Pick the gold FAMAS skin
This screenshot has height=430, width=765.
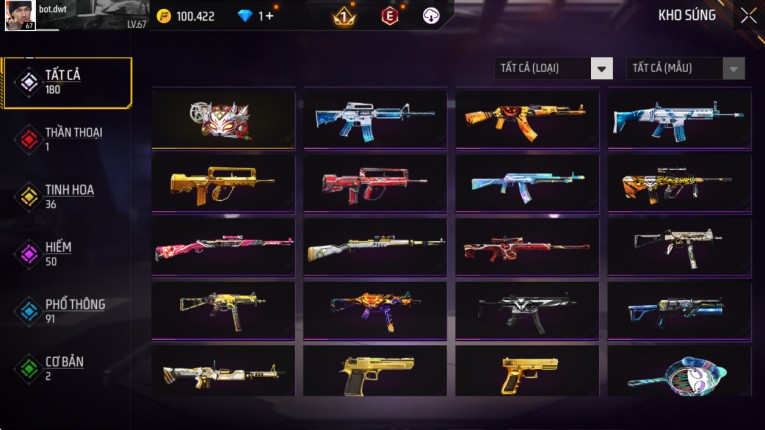(x=223, y=184)
